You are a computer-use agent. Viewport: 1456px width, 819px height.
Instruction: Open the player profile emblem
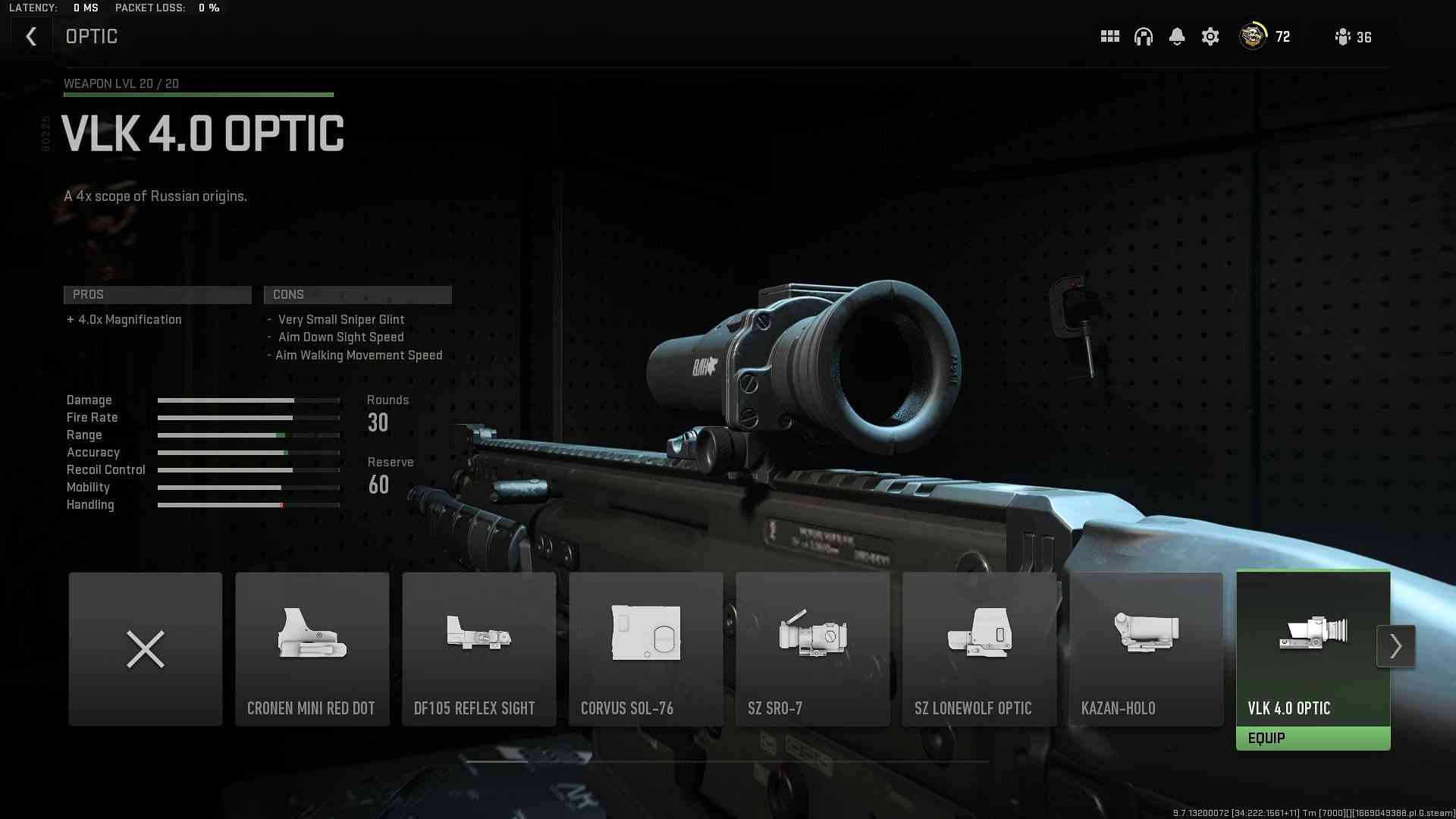pos(1253,36)
